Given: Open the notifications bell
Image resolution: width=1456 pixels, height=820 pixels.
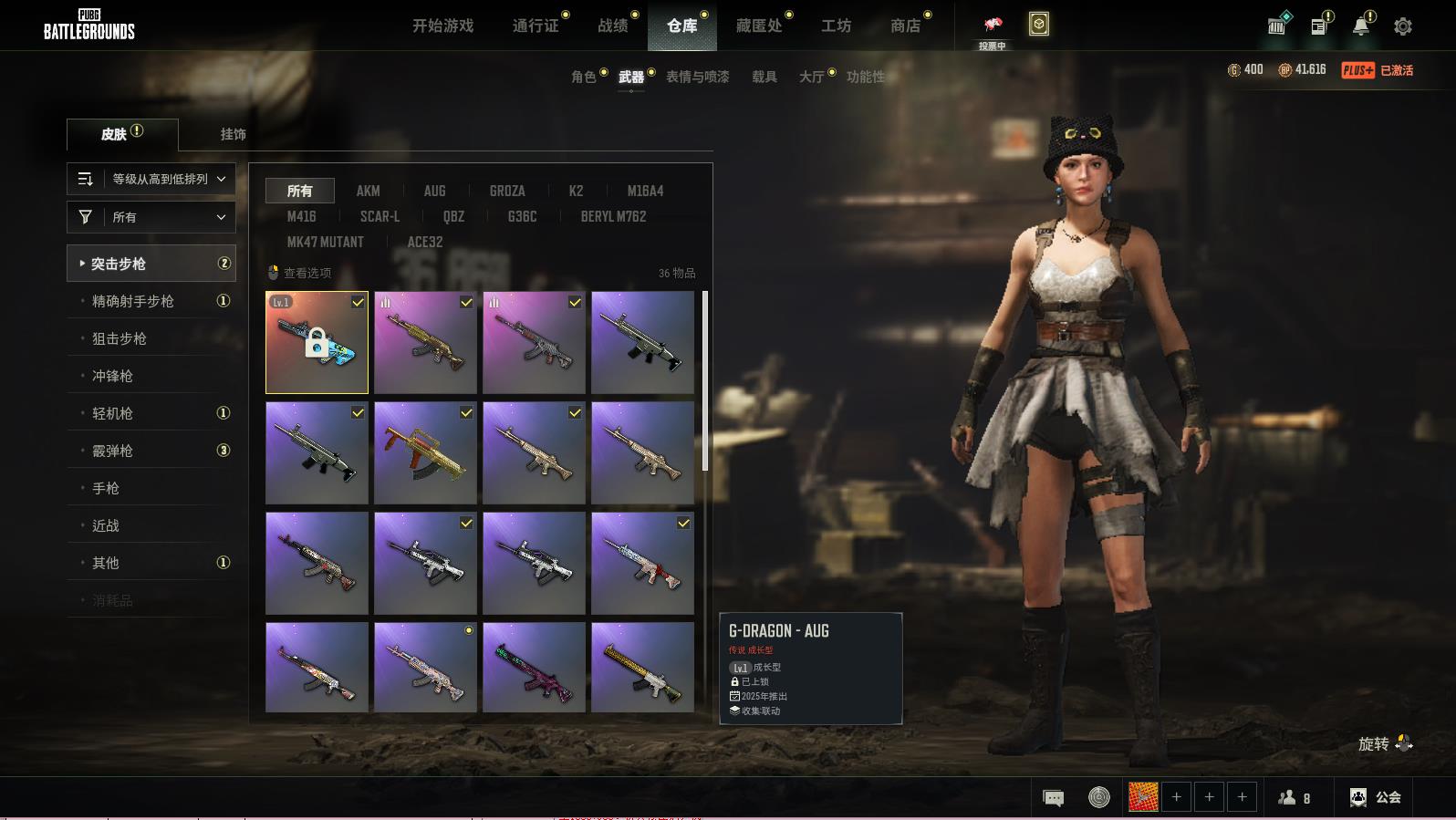Looking at the screenshot, I should point(1360,26).
